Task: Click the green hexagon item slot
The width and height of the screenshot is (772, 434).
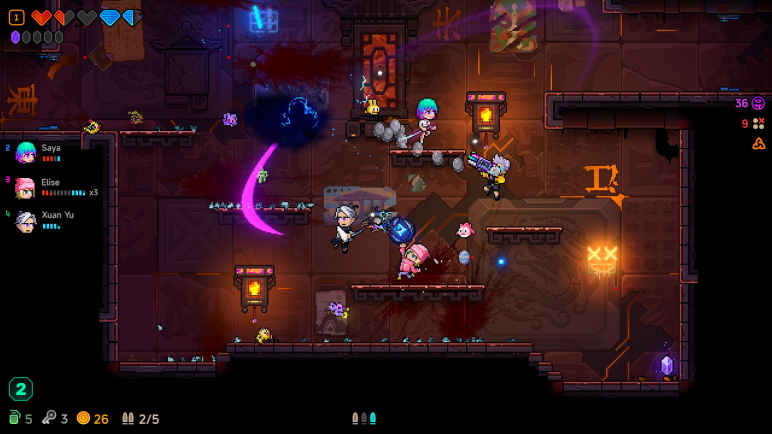Action: (20, 388)
